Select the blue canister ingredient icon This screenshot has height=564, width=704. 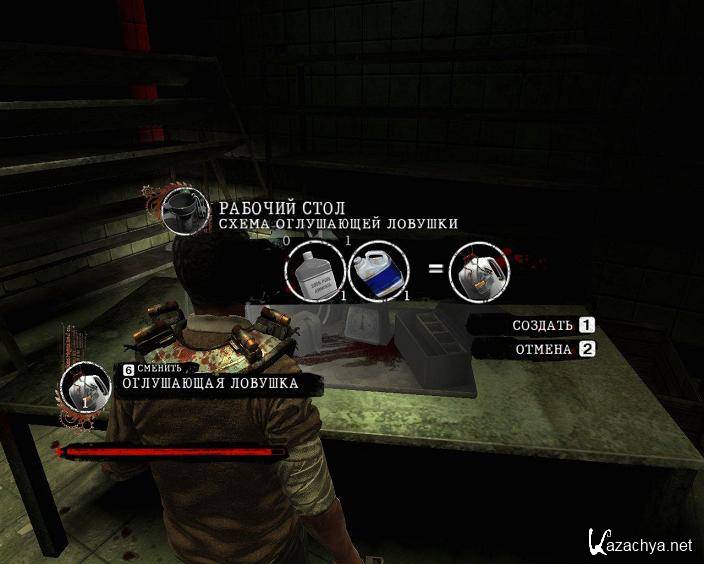click(x=379, y=271)
